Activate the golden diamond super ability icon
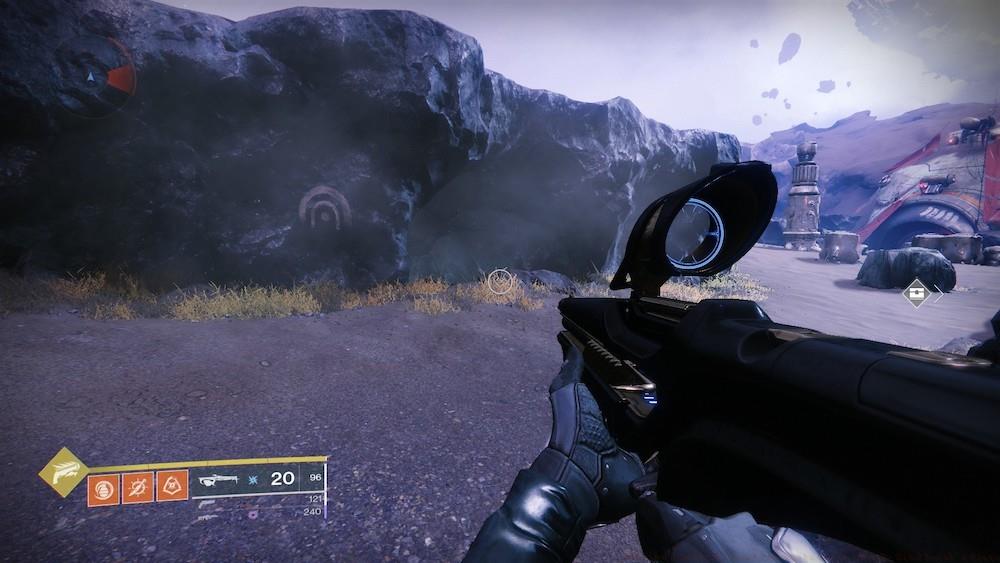 click(63, 472)
